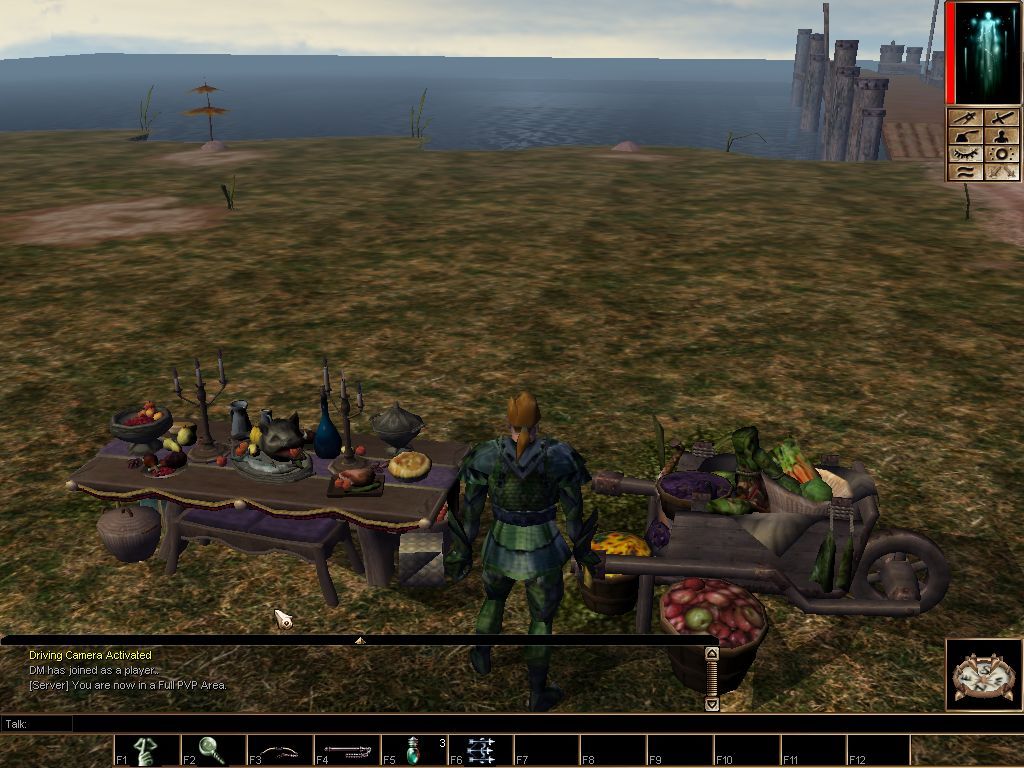Click the chat window resize handle
1024x768 pixels.
coord(360,640)
